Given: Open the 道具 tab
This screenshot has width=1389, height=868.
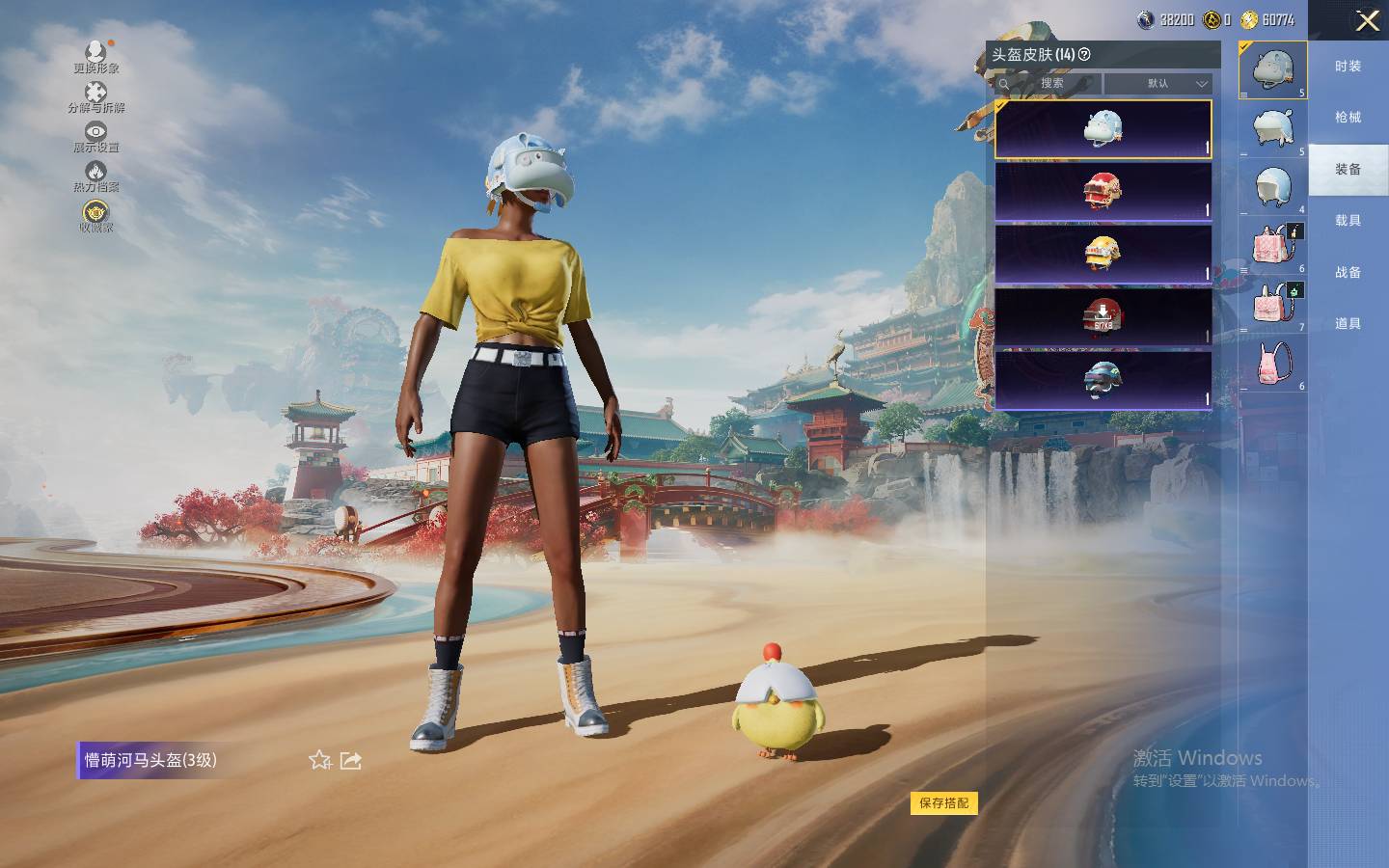Looking at the screenshot, I should click(x=1348, y=324).
